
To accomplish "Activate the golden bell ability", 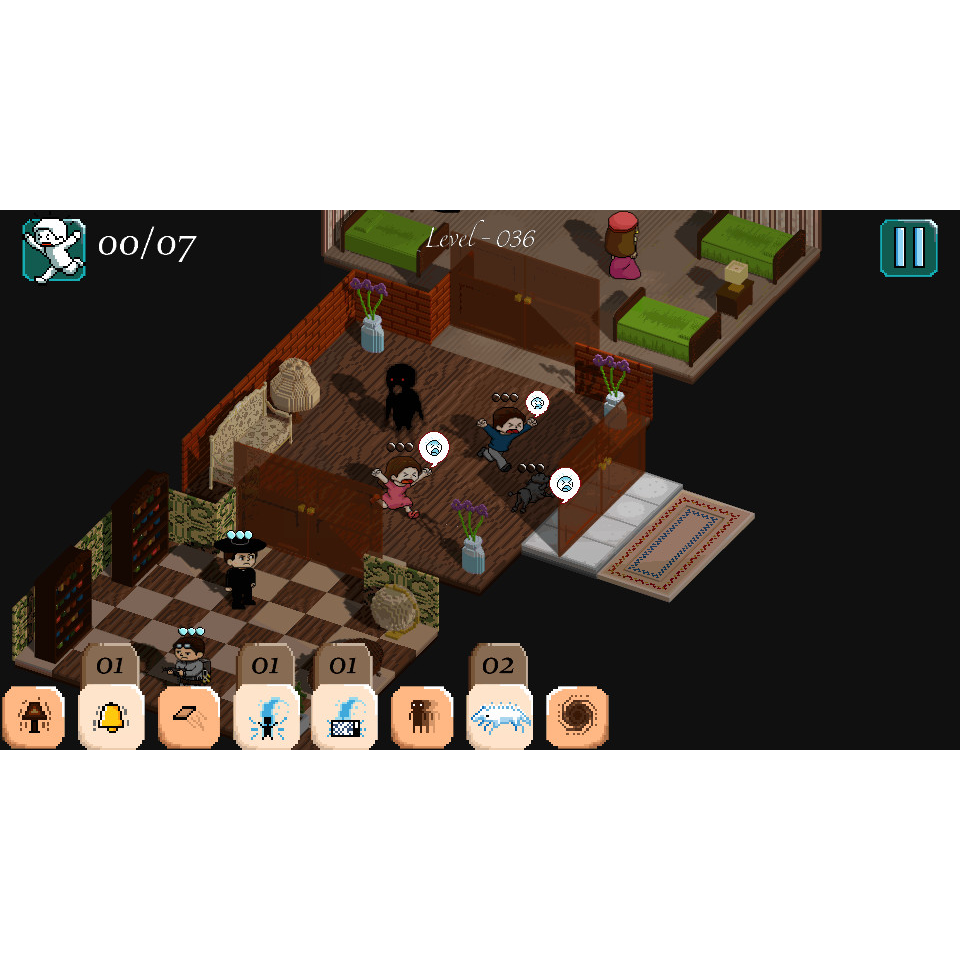I will coord(111,717).
